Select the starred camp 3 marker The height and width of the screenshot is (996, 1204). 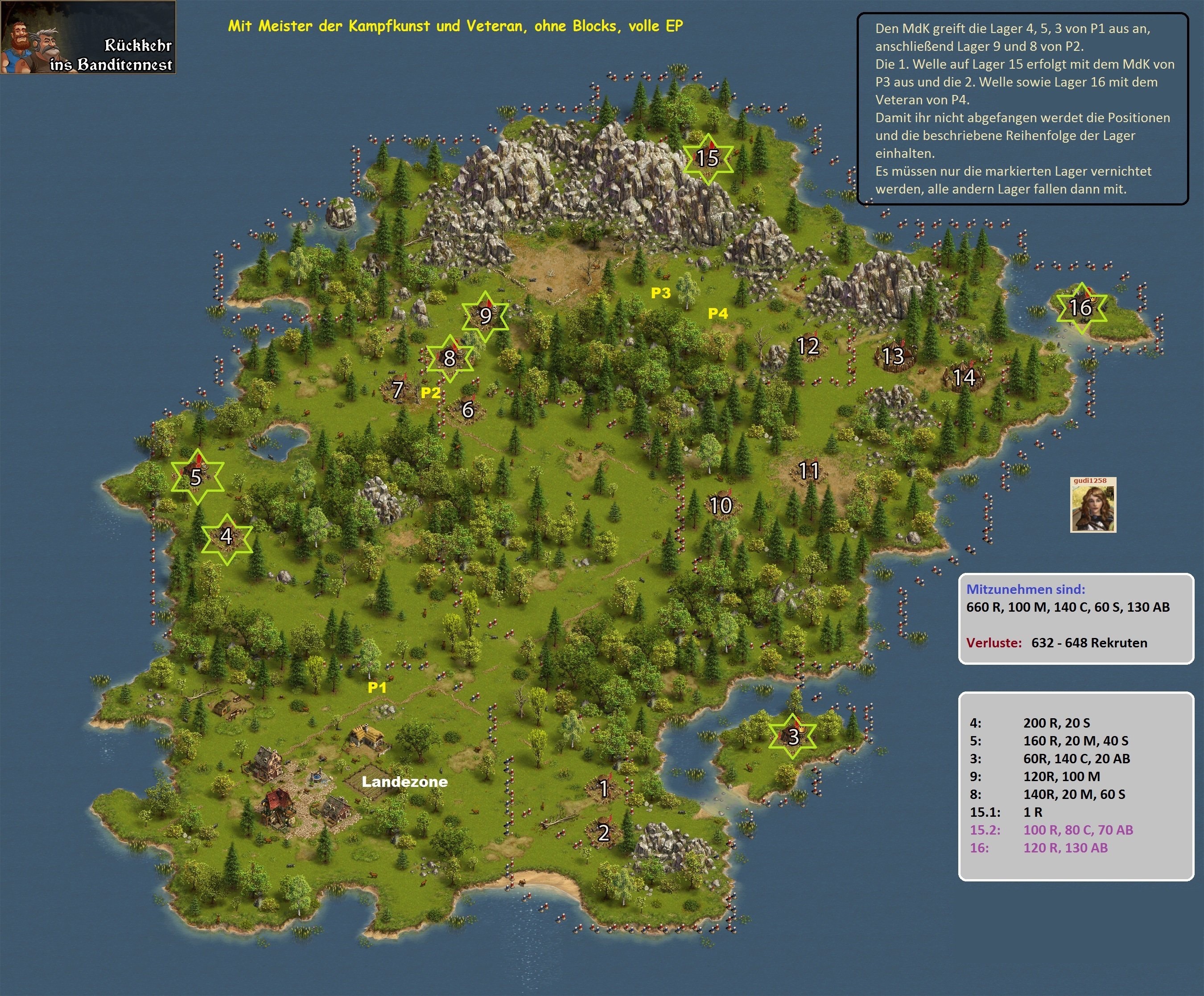pos(793,736)
